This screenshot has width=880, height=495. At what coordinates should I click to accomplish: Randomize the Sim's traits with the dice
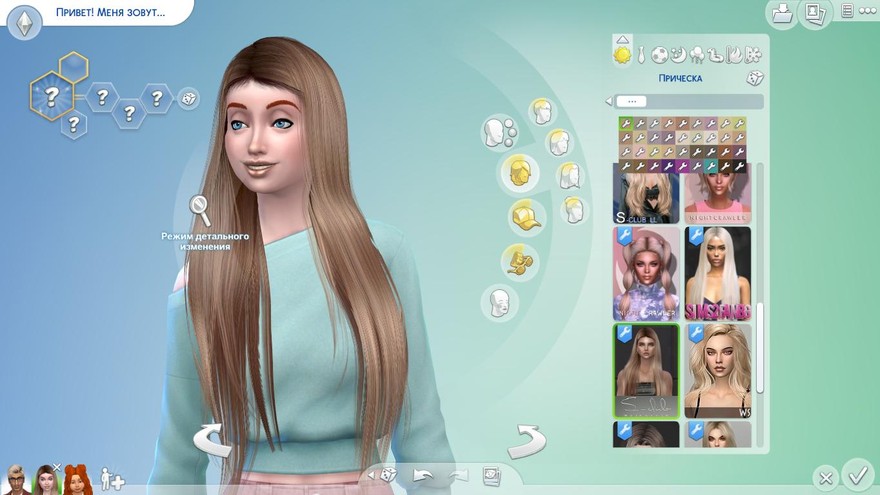188,98
